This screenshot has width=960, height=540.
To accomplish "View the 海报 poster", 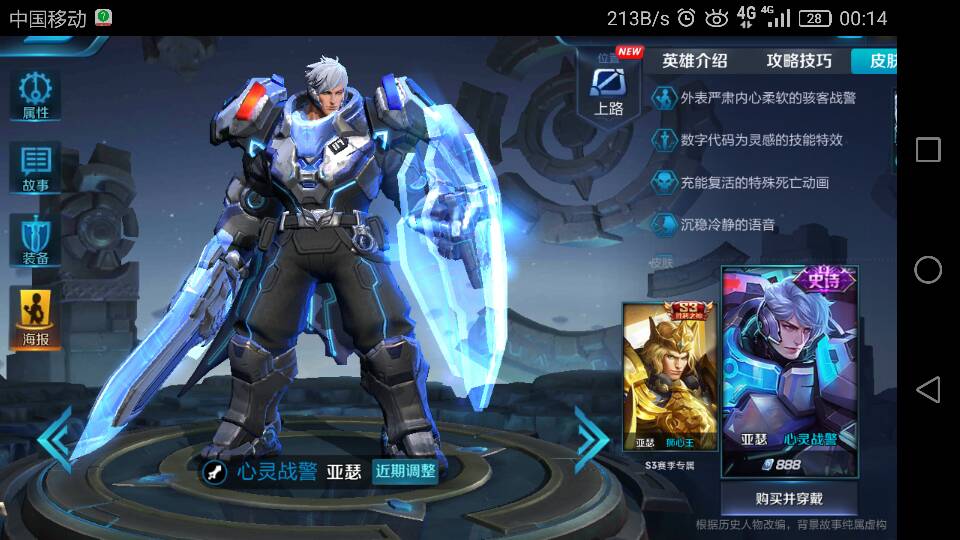I will pos(36,318).
